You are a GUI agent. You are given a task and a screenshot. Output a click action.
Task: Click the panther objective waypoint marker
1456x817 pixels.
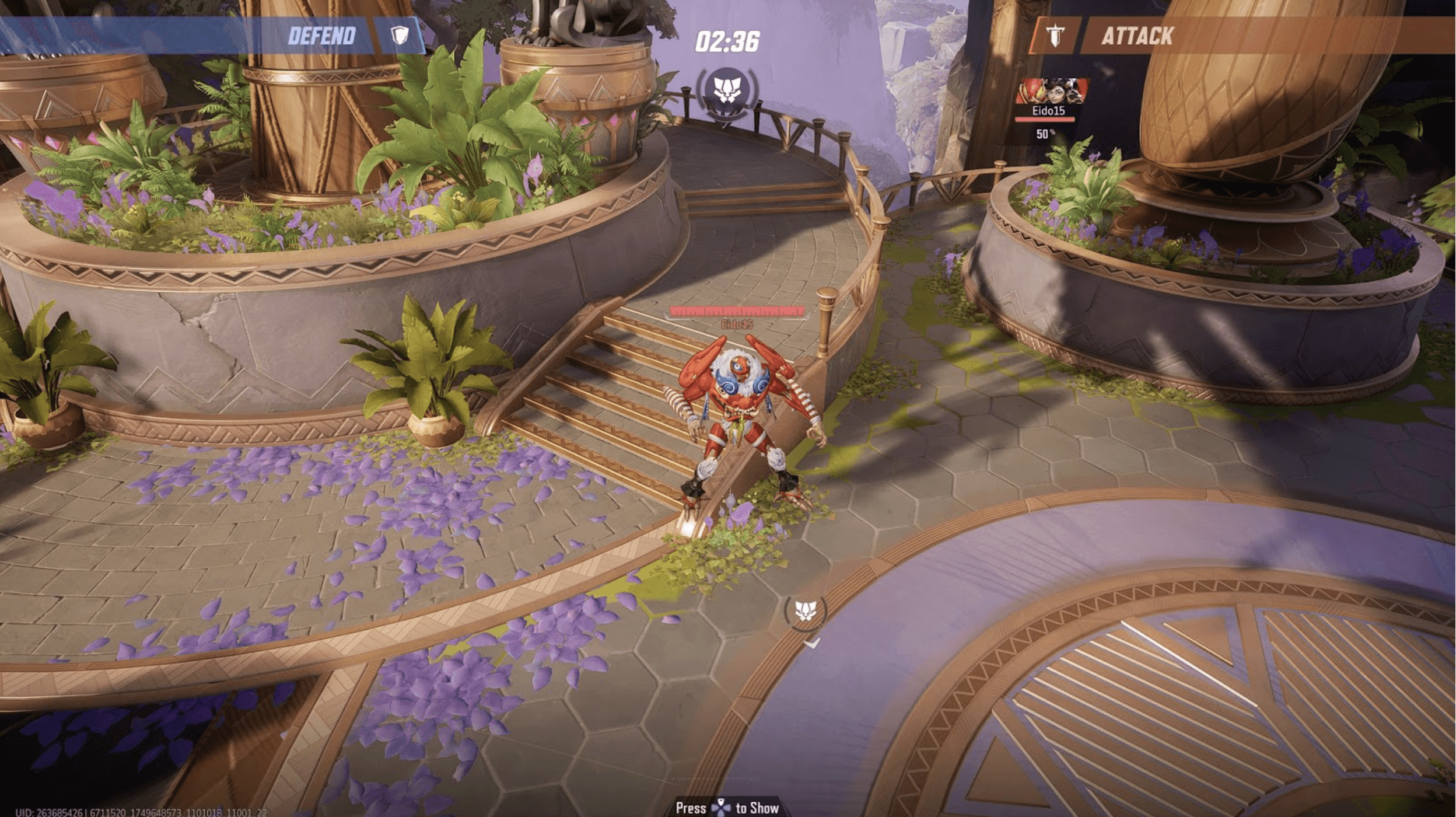806,612
